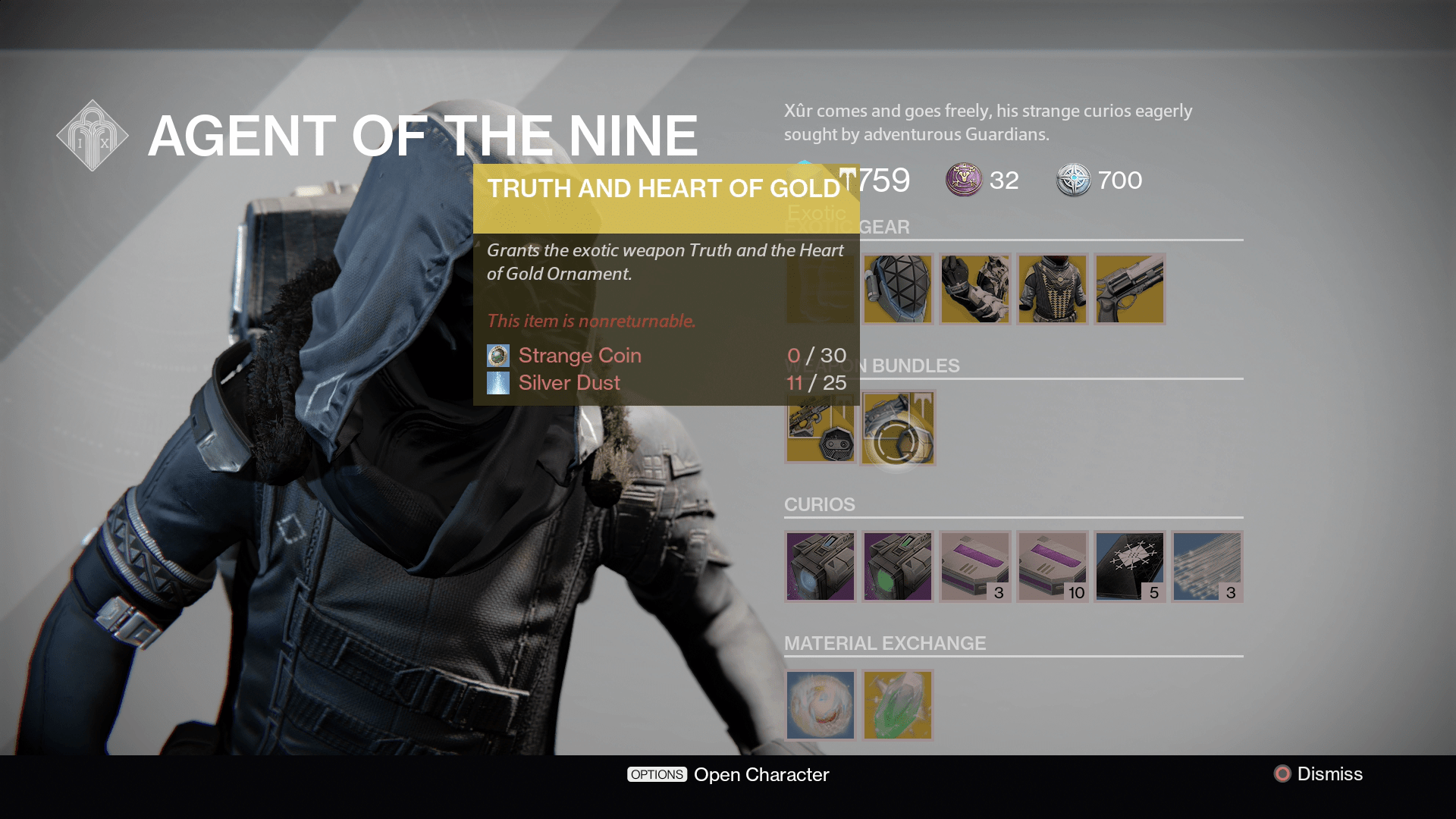The height and width of the screenshot is (819, 1456).
Task: Select the exotic helmet in Exotic Gear
Action: [897, 288]
